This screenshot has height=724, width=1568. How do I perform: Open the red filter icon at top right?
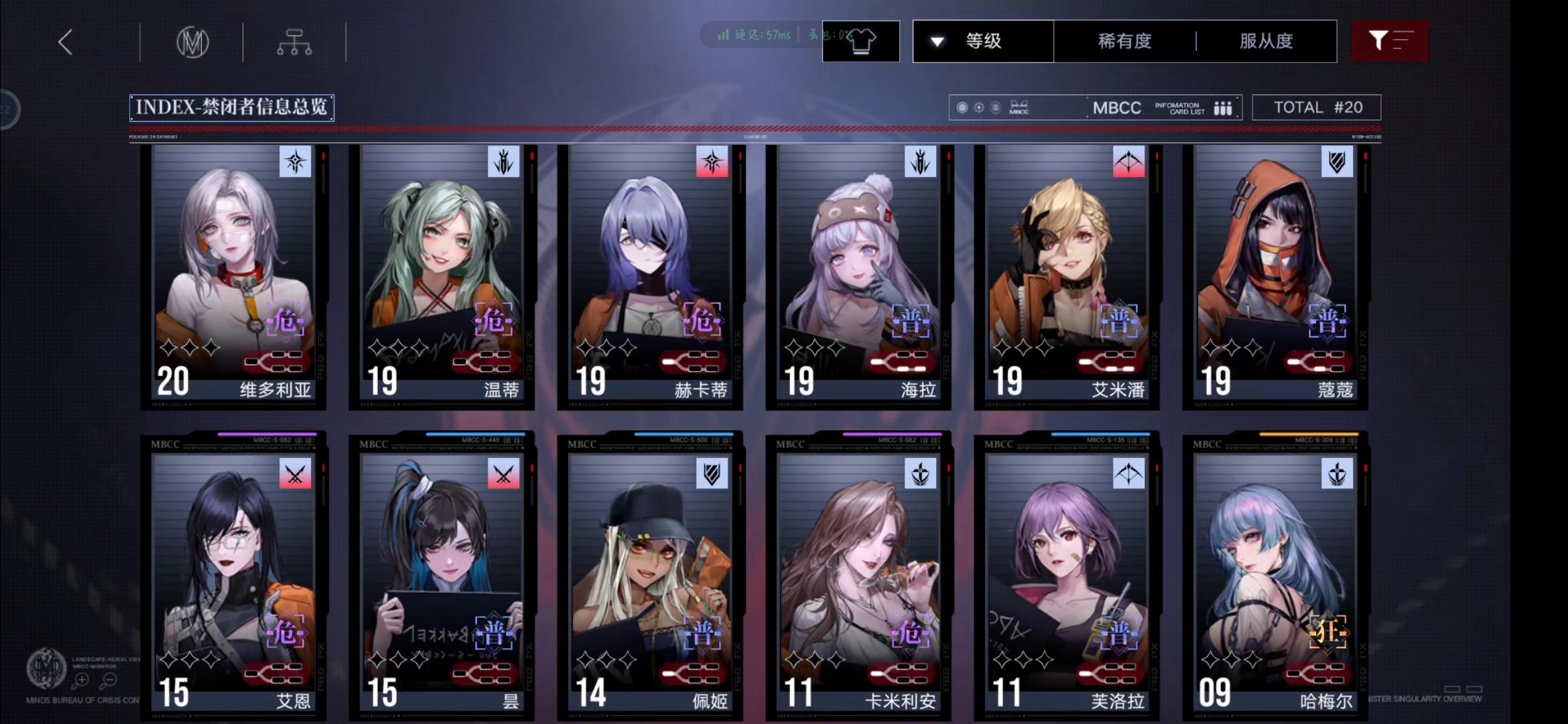point(1390,41)
